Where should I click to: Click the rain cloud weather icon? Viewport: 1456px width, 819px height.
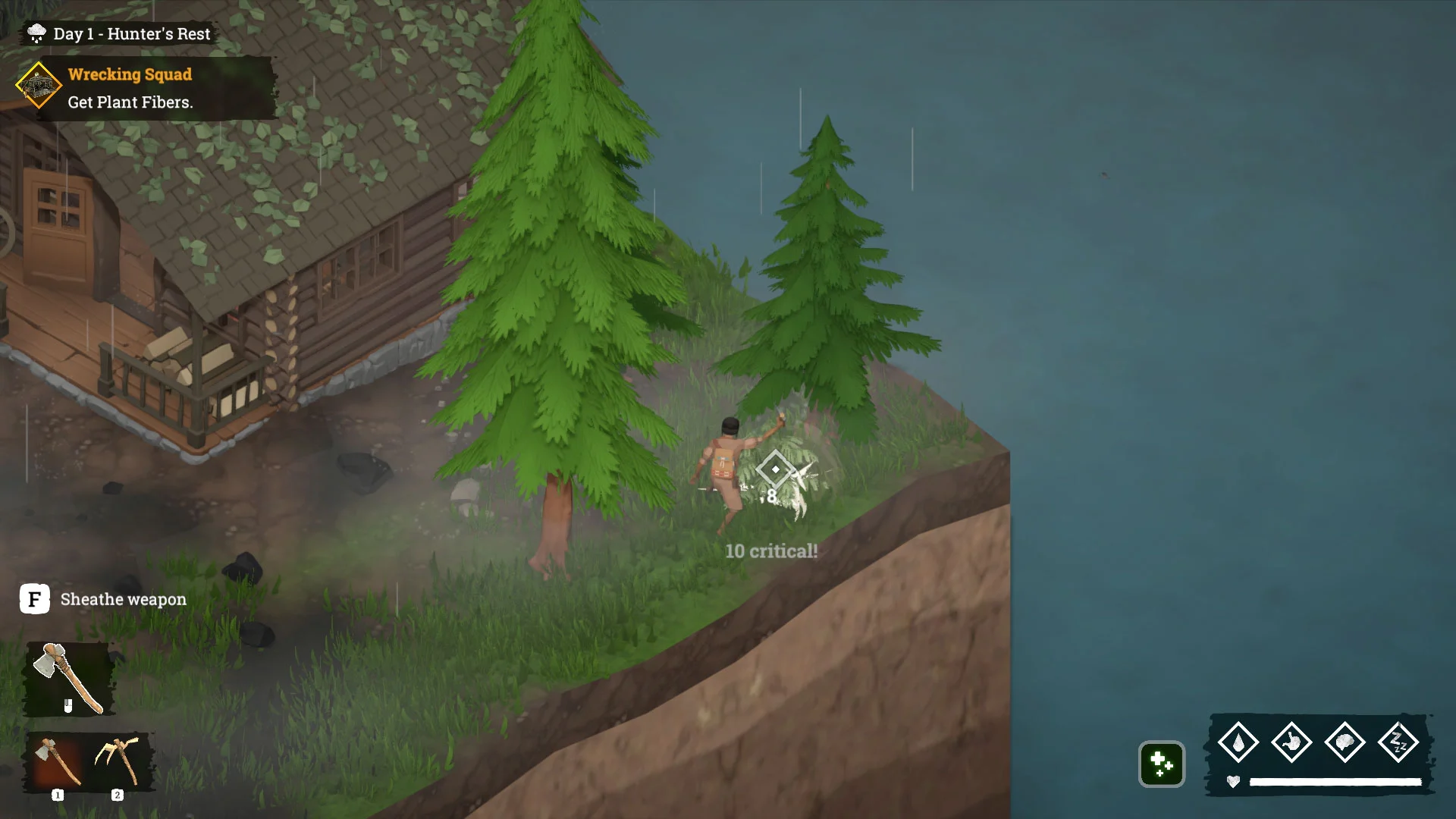pyautogui.click(x=36, y=33)
